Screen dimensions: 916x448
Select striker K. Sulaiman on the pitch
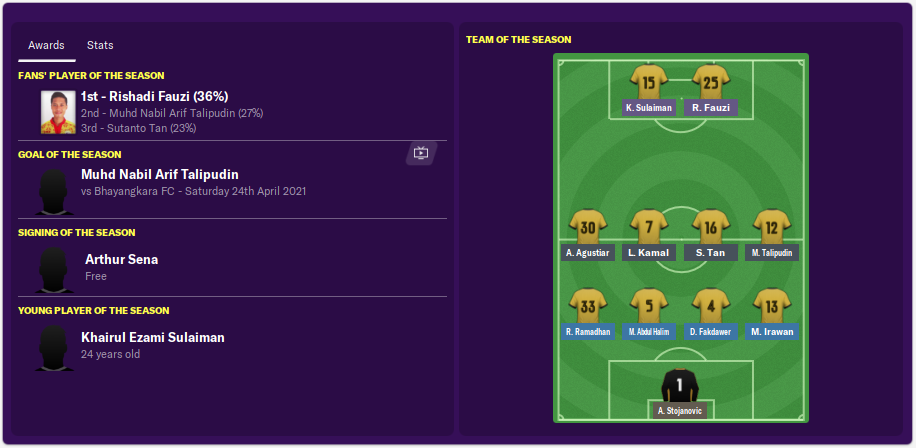(x=649, y=84)
